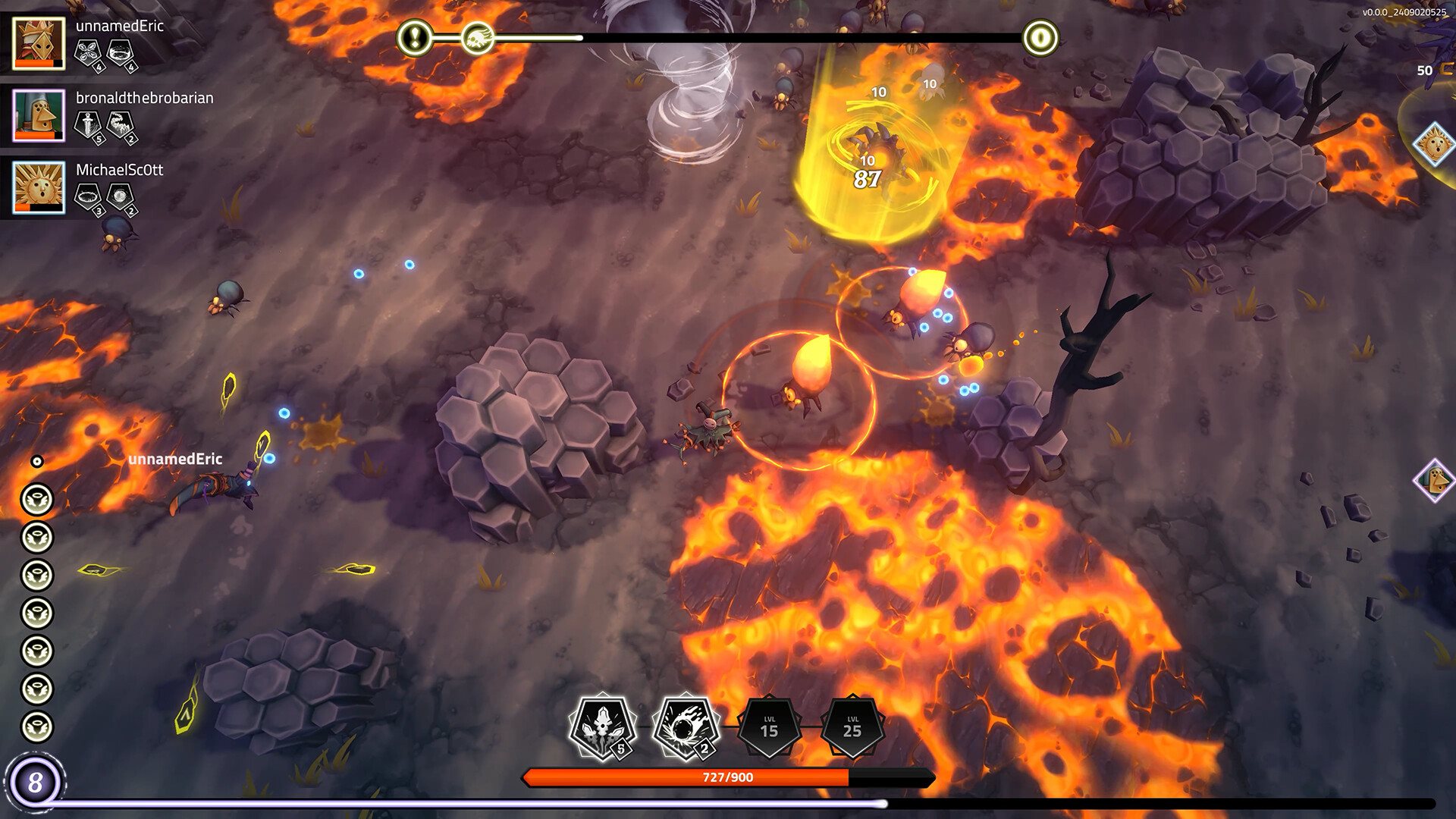The image size is (1456, 819).
Task: Inspect bronaldthebrobarian's whirlwind skill icon
Action: [121, 125]
